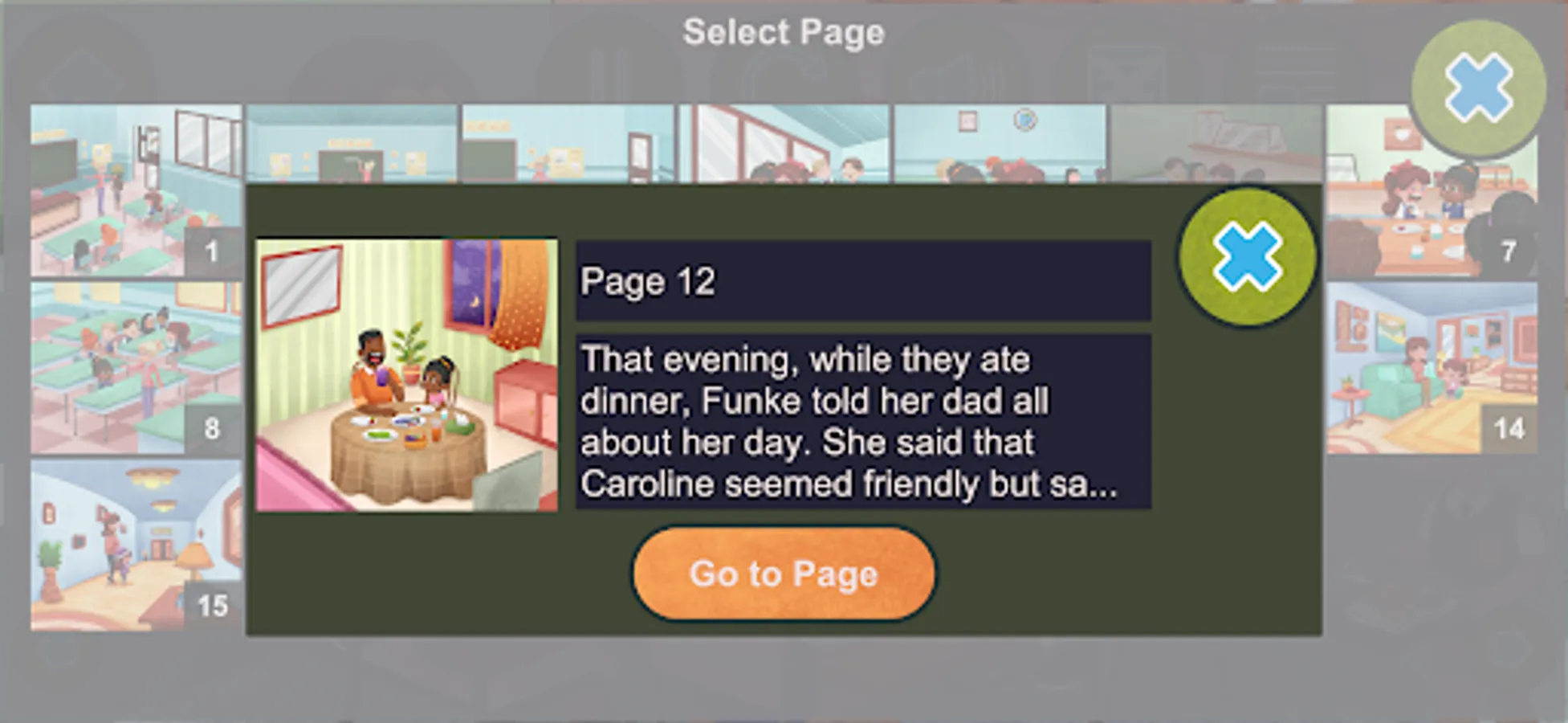Click the Select Page header text
The image size is (1568, 723).
coord(783,32)
